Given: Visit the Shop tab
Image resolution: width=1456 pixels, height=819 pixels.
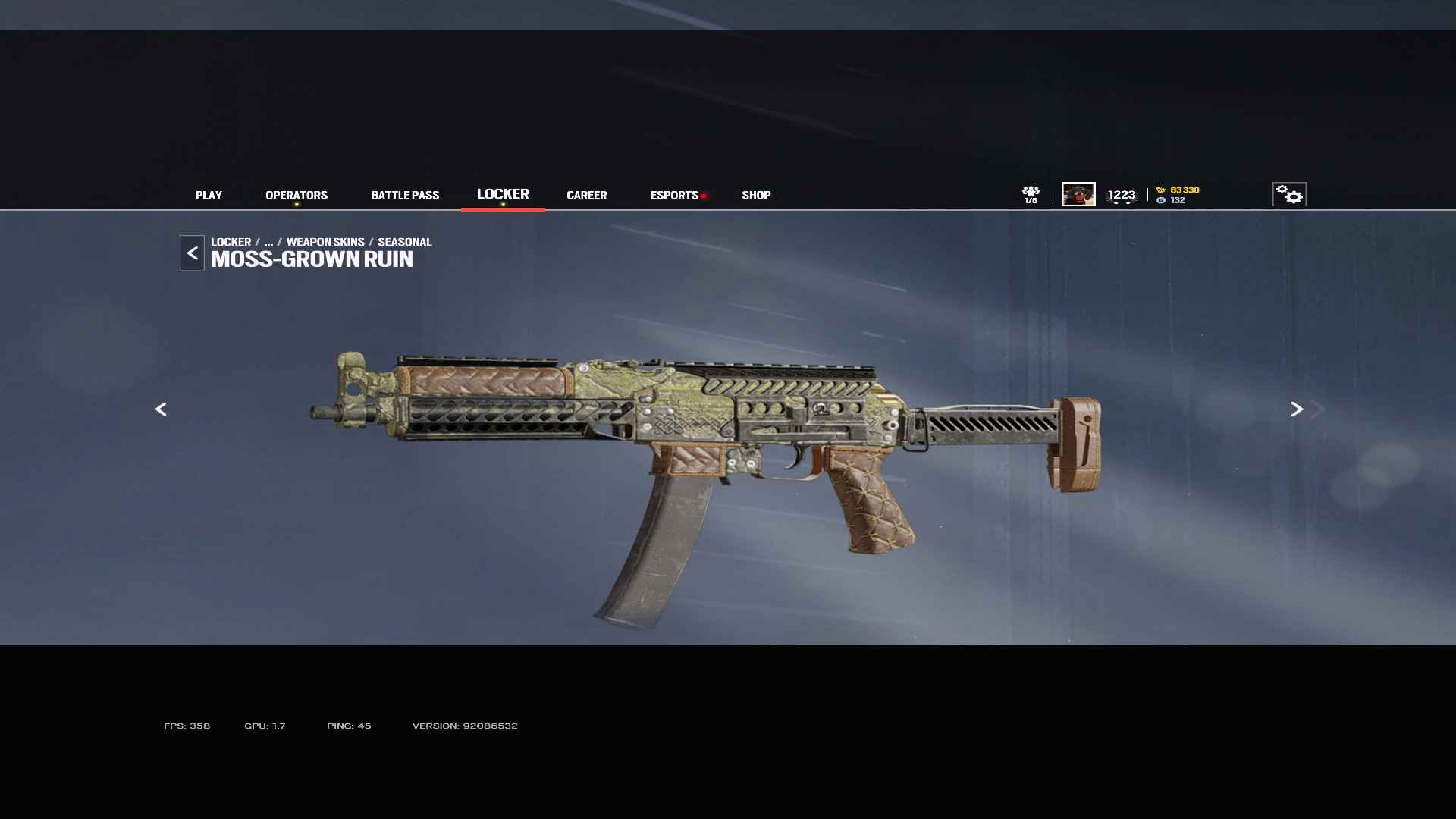Looking at the screenshot, I should pyautogui.click(x=756, y=195).
